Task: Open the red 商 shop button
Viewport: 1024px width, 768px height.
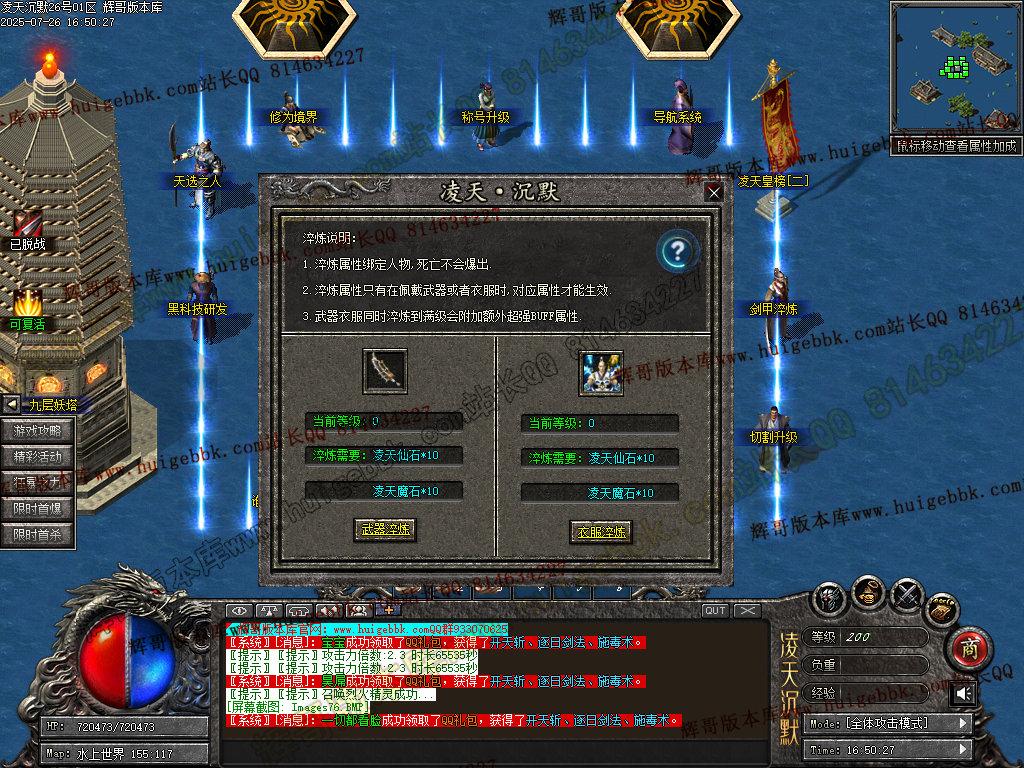Action: click(x=967, y=647)
